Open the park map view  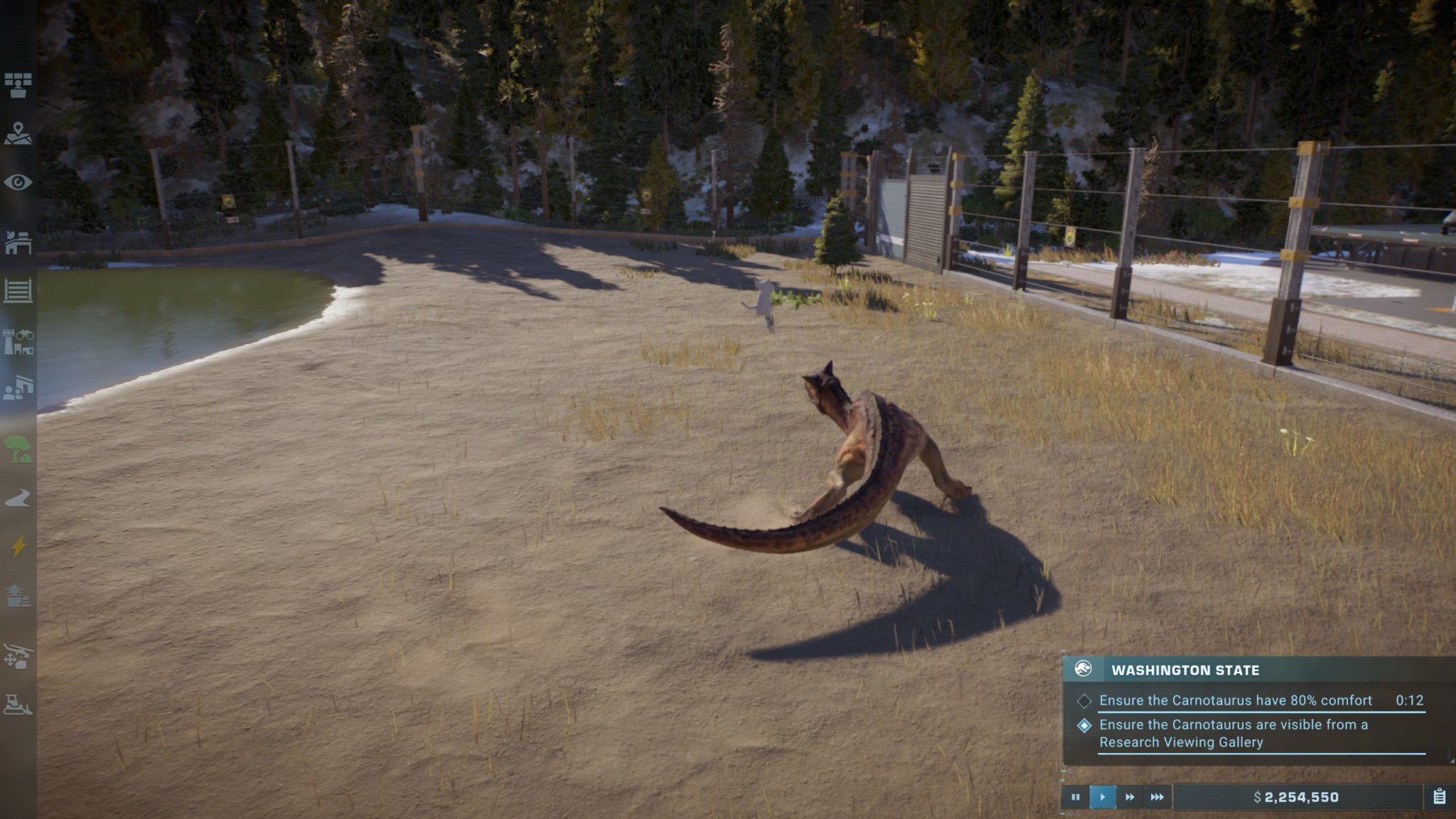18,133
